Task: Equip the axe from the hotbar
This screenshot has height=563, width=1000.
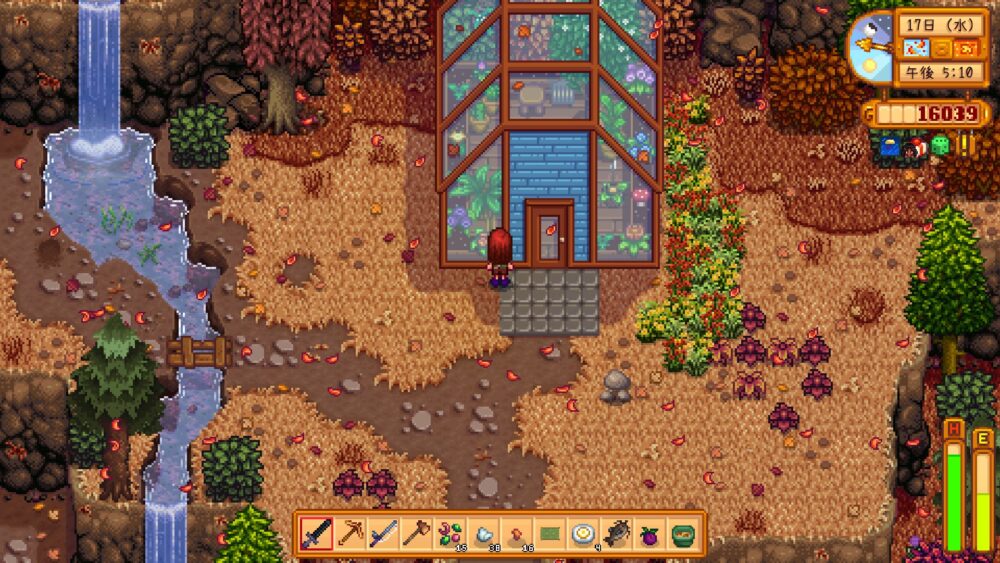Action: click(416, 534)
